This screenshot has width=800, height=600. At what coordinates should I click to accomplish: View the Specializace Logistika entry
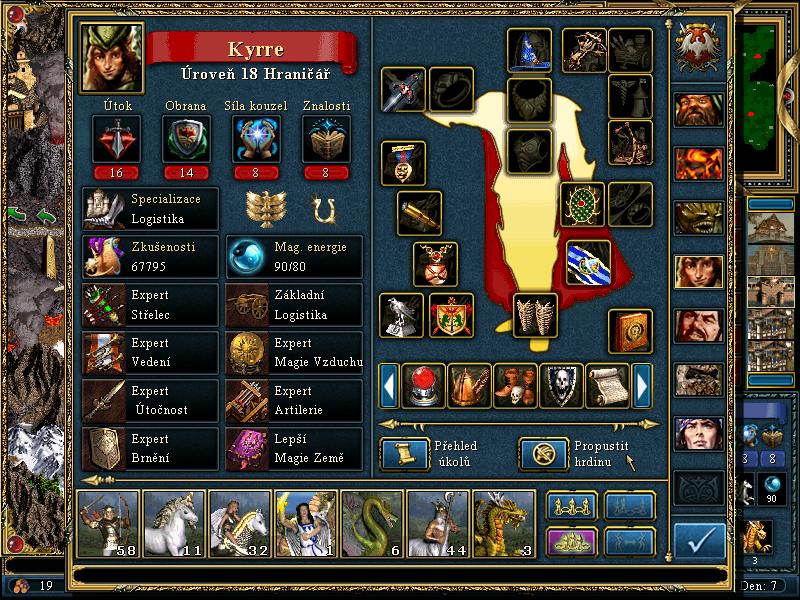[150, 209]
